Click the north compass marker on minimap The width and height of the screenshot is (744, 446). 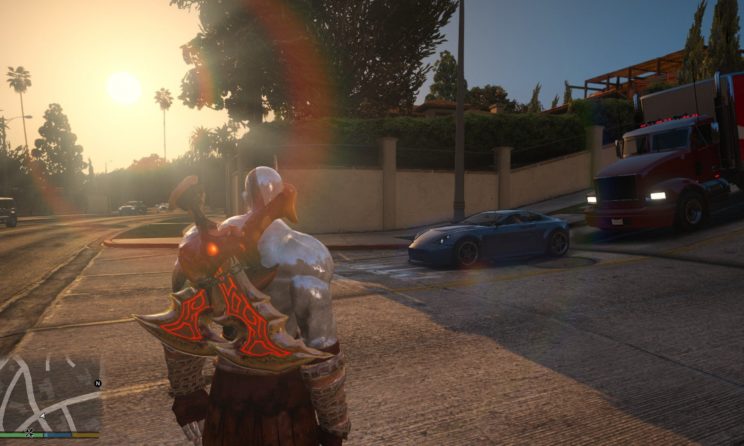coord(97,383)
